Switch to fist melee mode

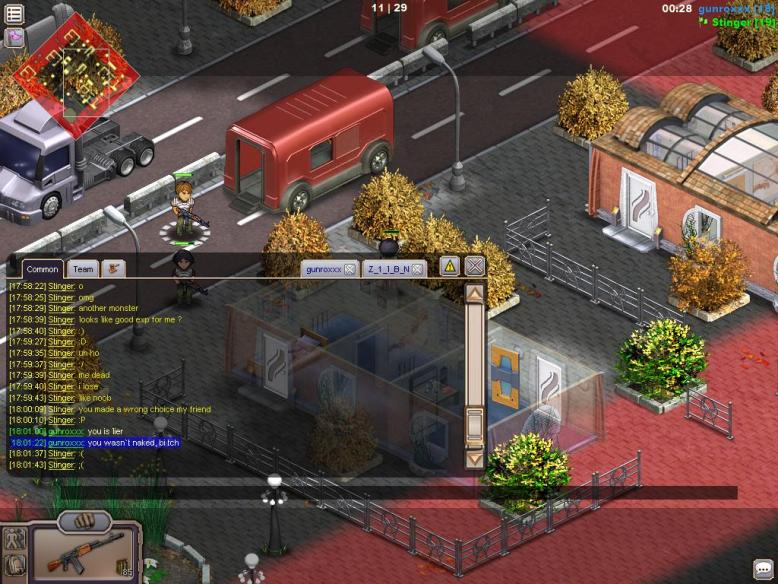tap(84, 521)
